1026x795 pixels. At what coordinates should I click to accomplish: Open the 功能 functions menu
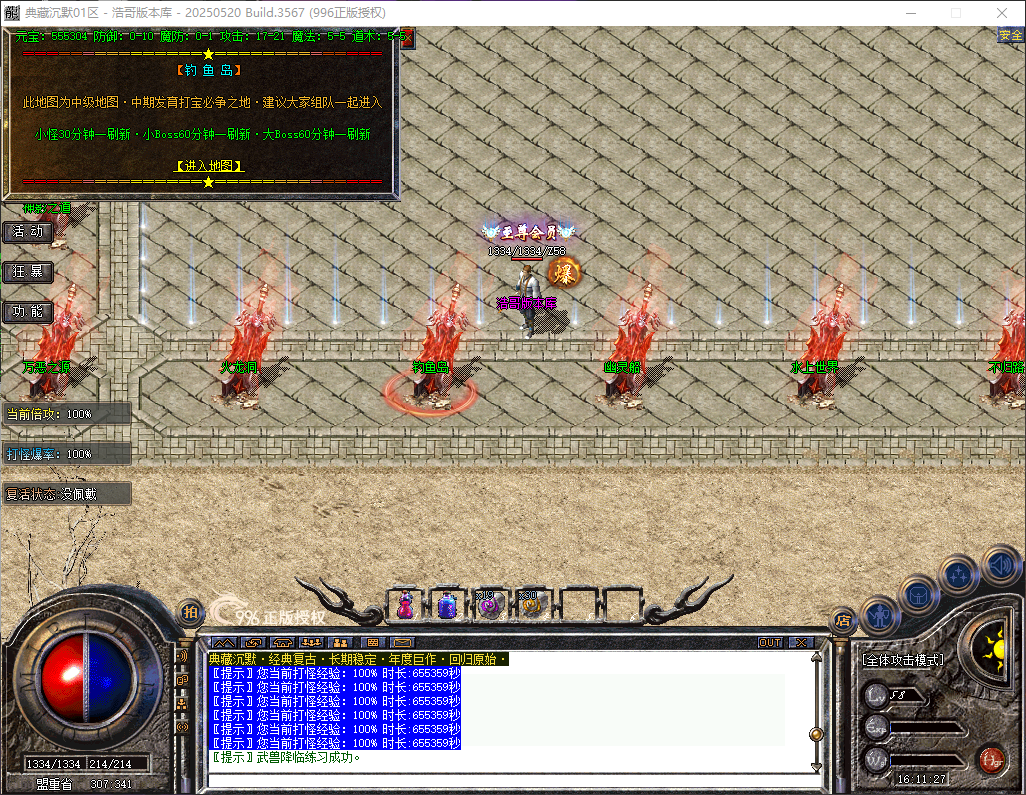click(x=27, y=312)
